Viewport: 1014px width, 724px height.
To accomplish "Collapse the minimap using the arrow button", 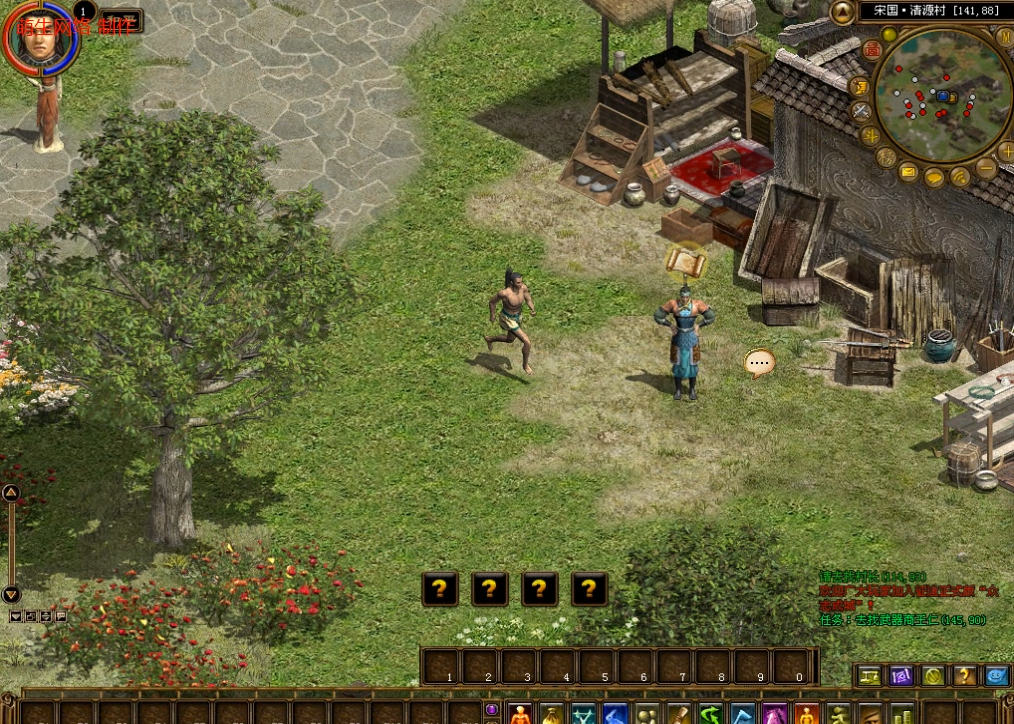I will coord(843,12).
